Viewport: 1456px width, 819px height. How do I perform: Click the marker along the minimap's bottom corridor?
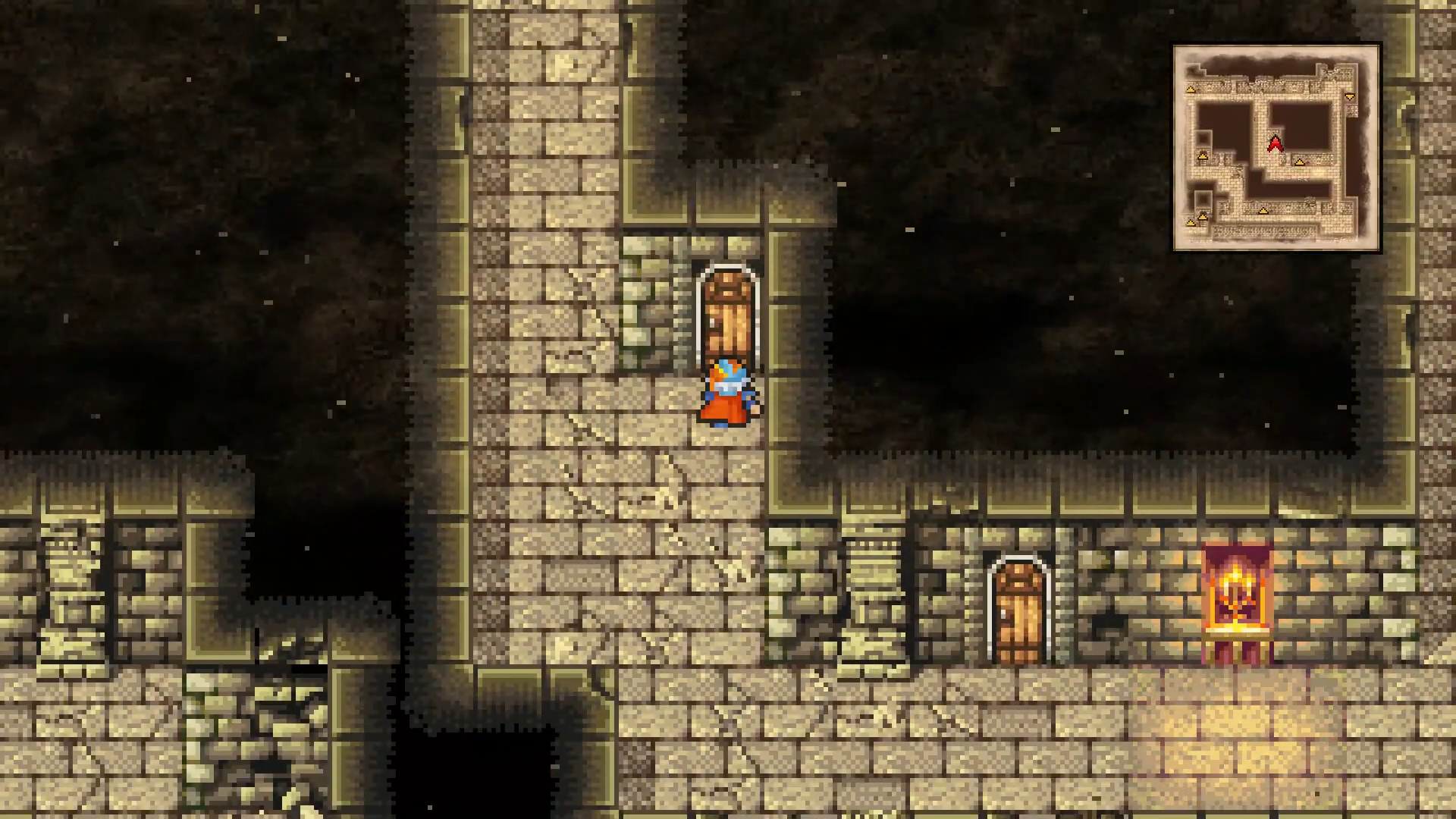point(1263,211)
